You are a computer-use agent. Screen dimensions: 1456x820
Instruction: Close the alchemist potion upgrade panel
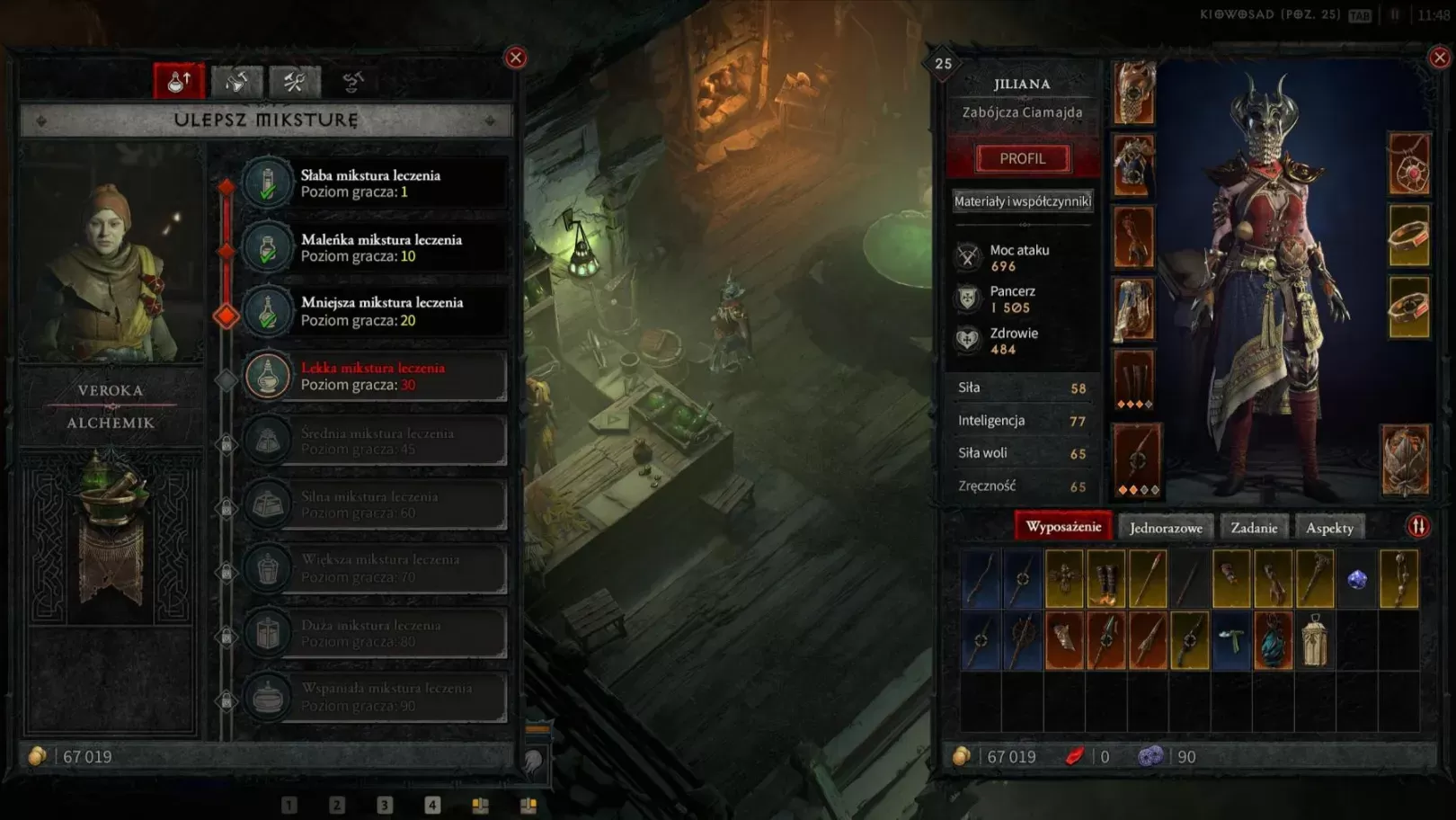[x=516, y=58]
